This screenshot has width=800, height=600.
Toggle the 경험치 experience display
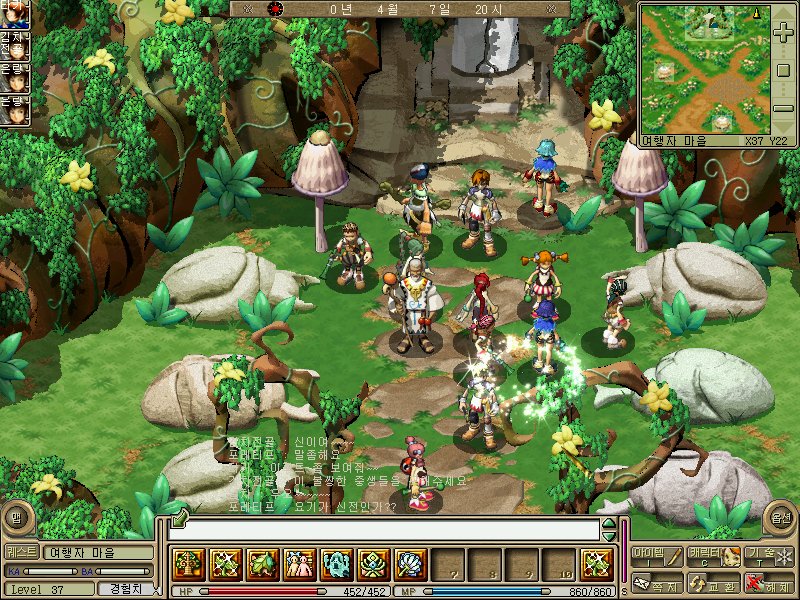129,589
